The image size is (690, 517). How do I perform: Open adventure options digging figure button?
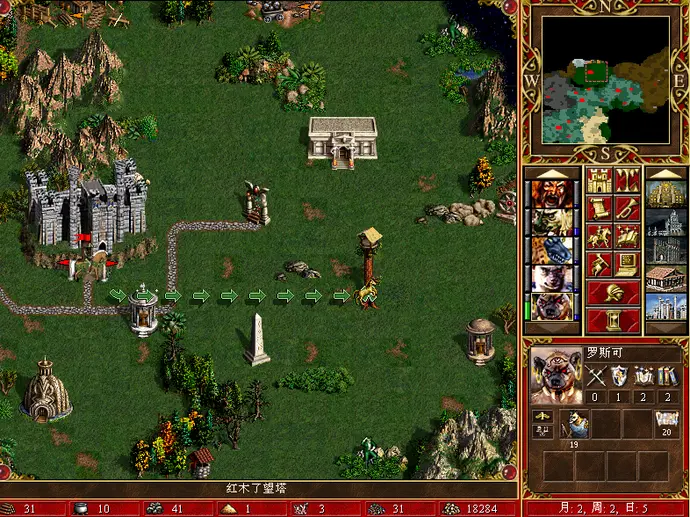coord(600,264)
